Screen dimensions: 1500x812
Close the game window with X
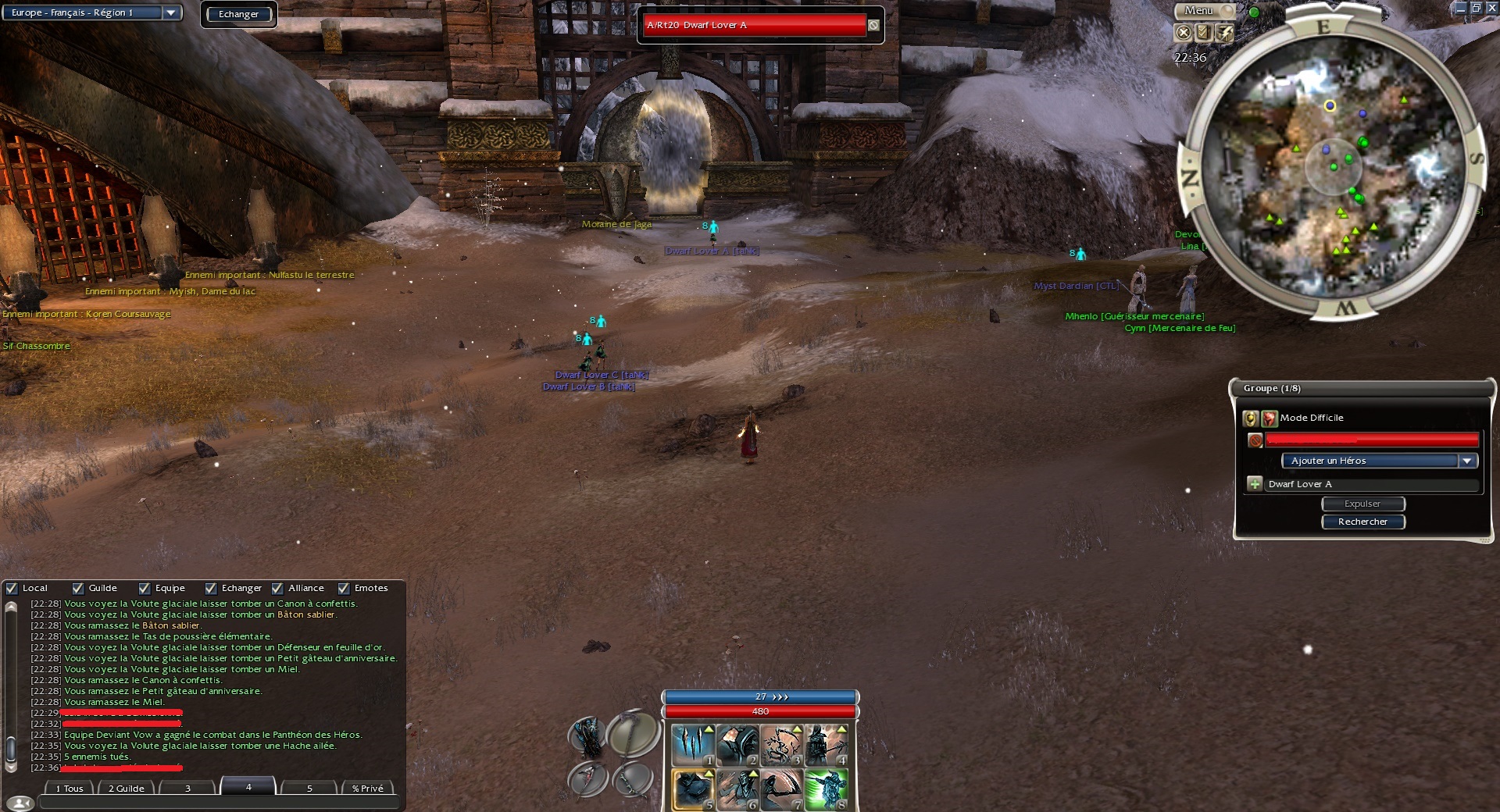[1491, 8]
